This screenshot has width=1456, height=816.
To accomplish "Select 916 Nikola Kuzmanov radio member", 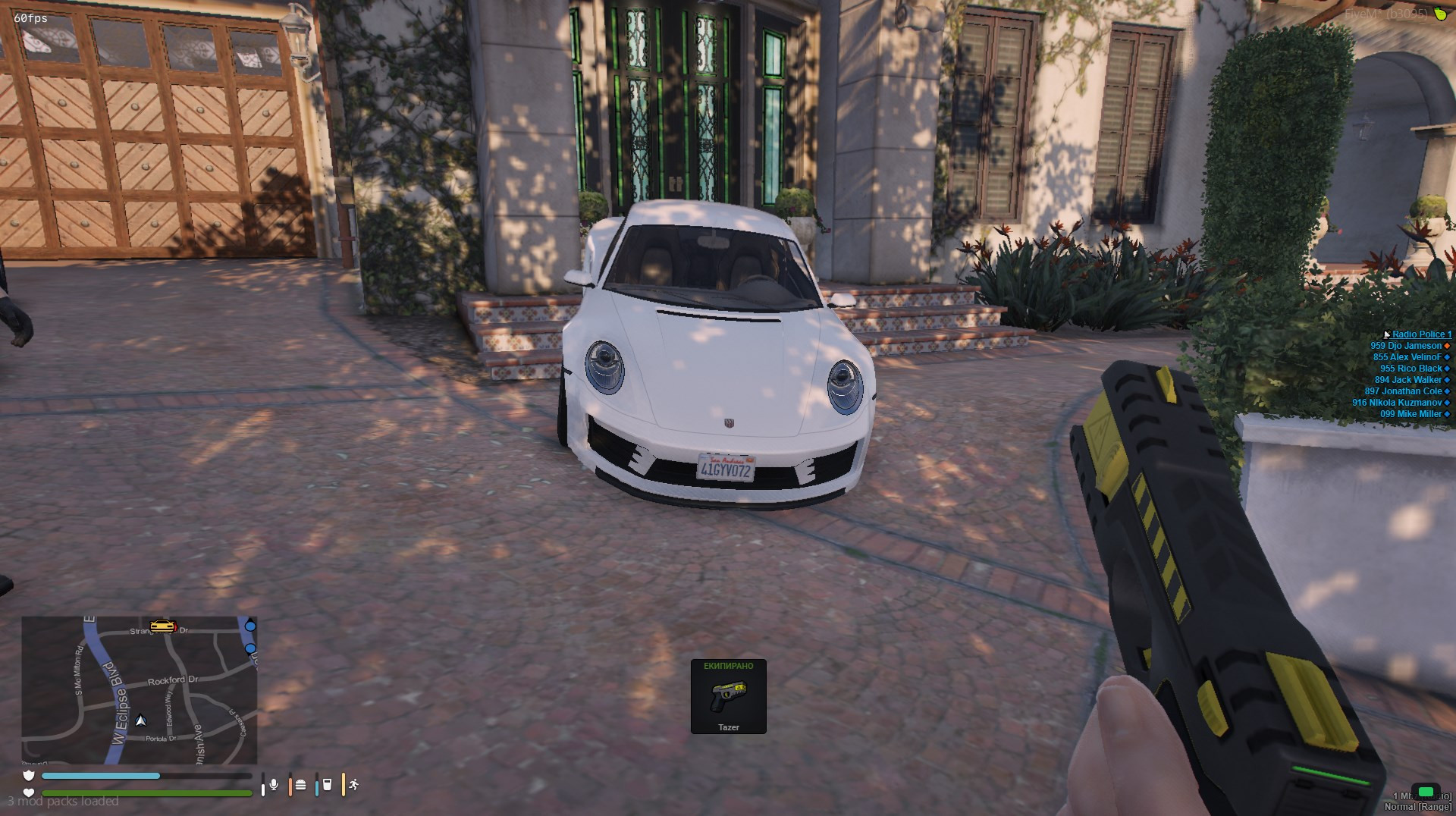I will [x=1397, y=403].
